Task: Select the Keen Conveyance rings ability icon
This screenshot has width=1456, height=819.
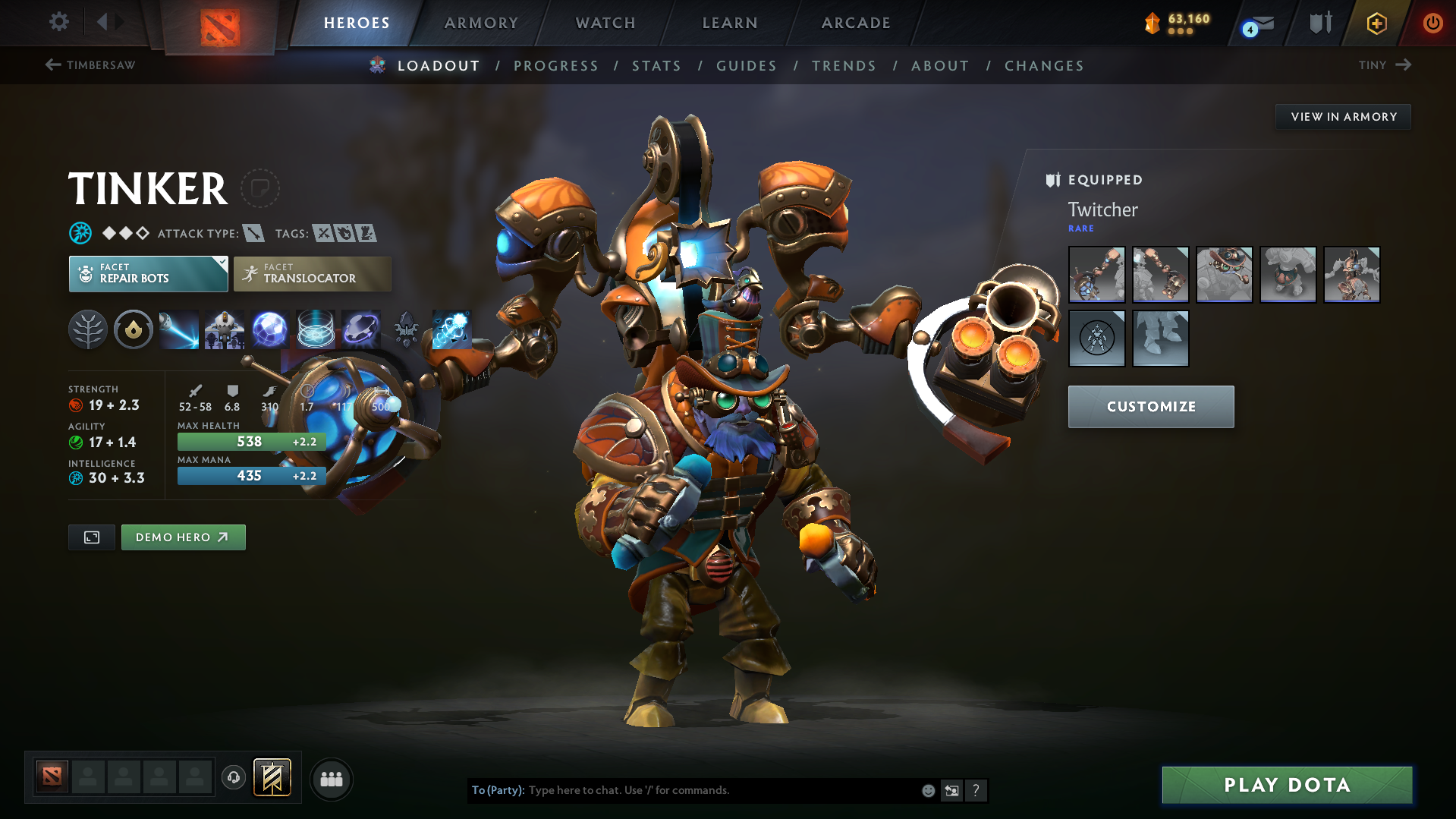Action: click(315, 329)
